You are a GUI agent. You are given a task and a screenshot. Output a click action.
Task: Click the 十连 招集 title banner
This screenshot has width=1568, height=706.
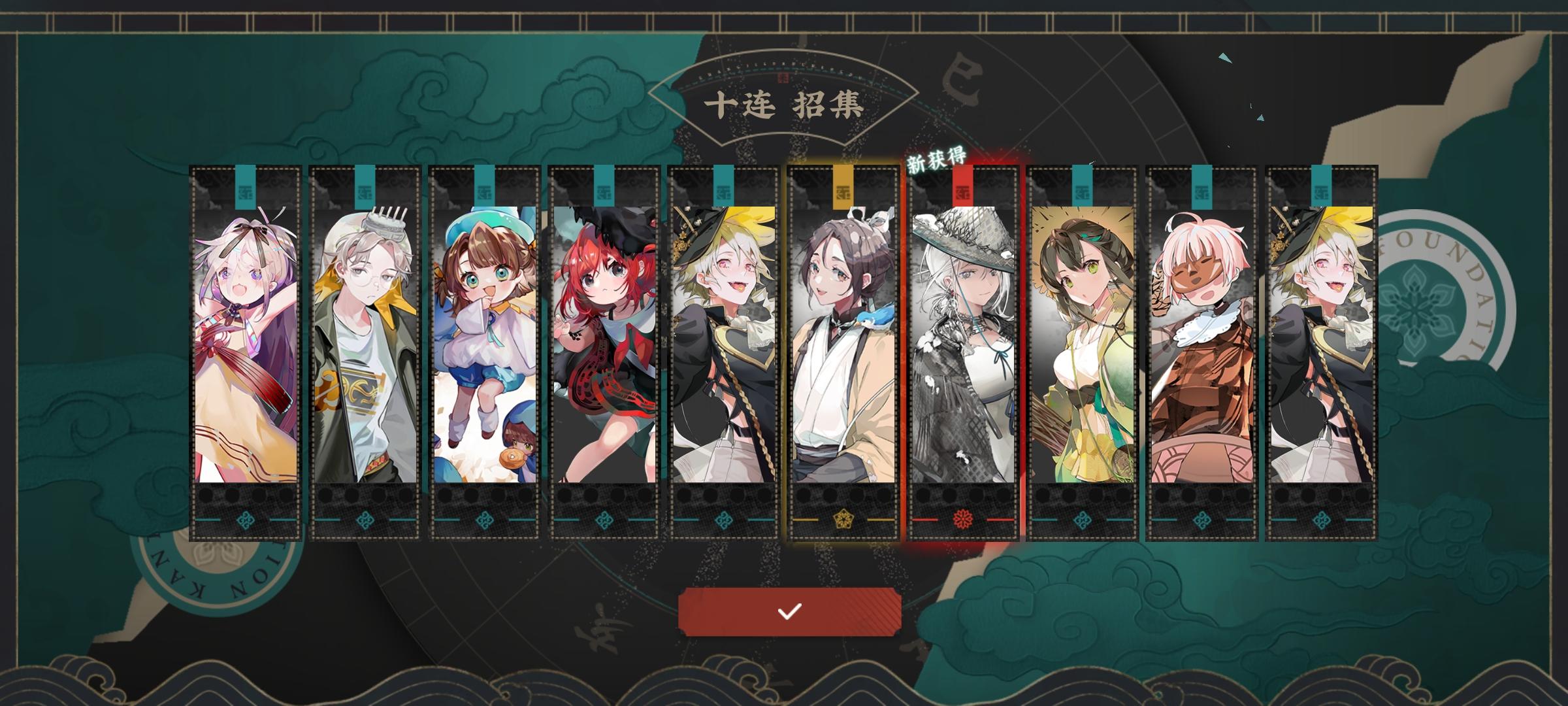[x=786, y=105]
